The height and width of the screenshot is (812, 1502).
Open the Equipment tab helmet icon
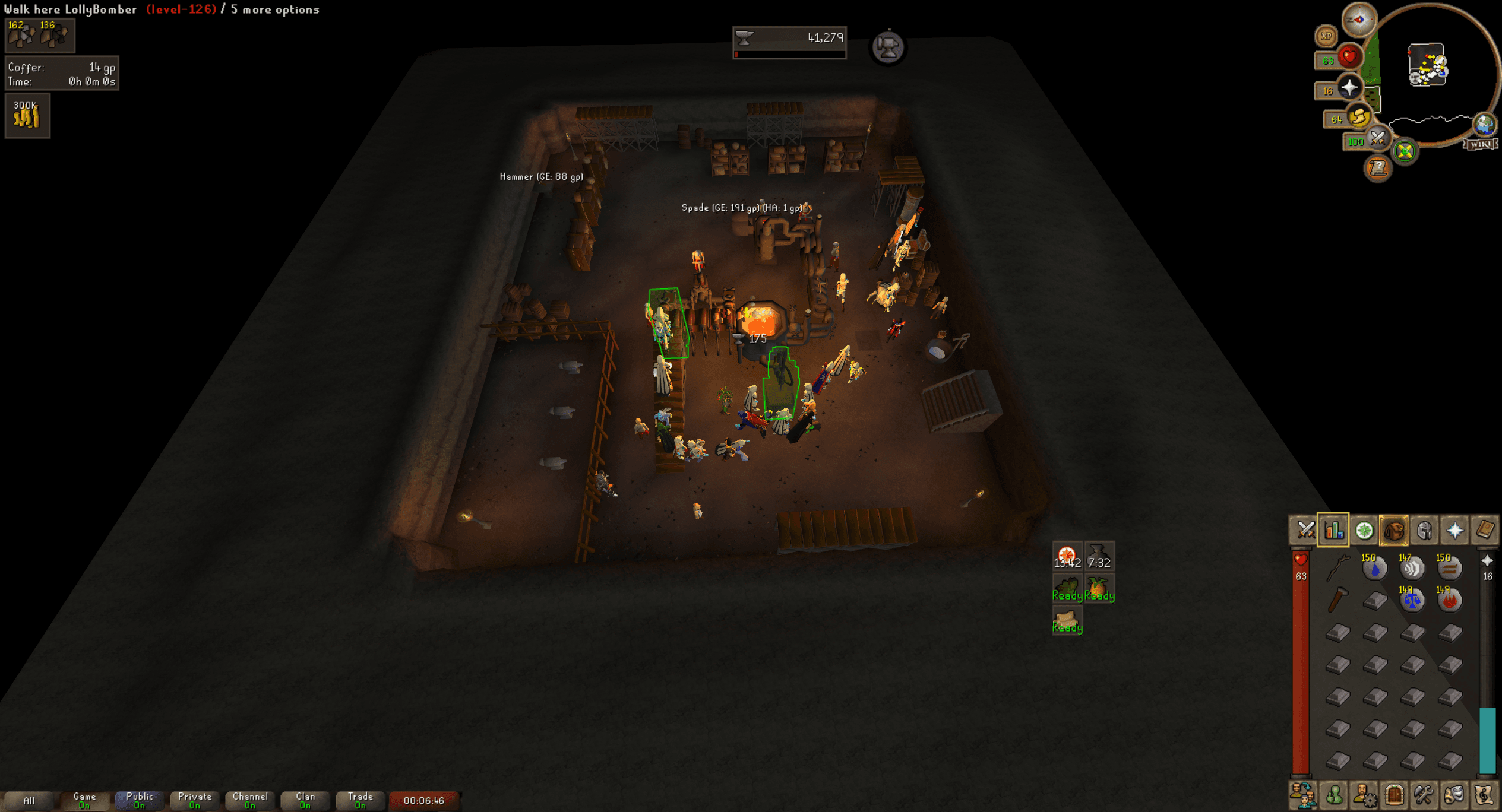coord(1424,531)
